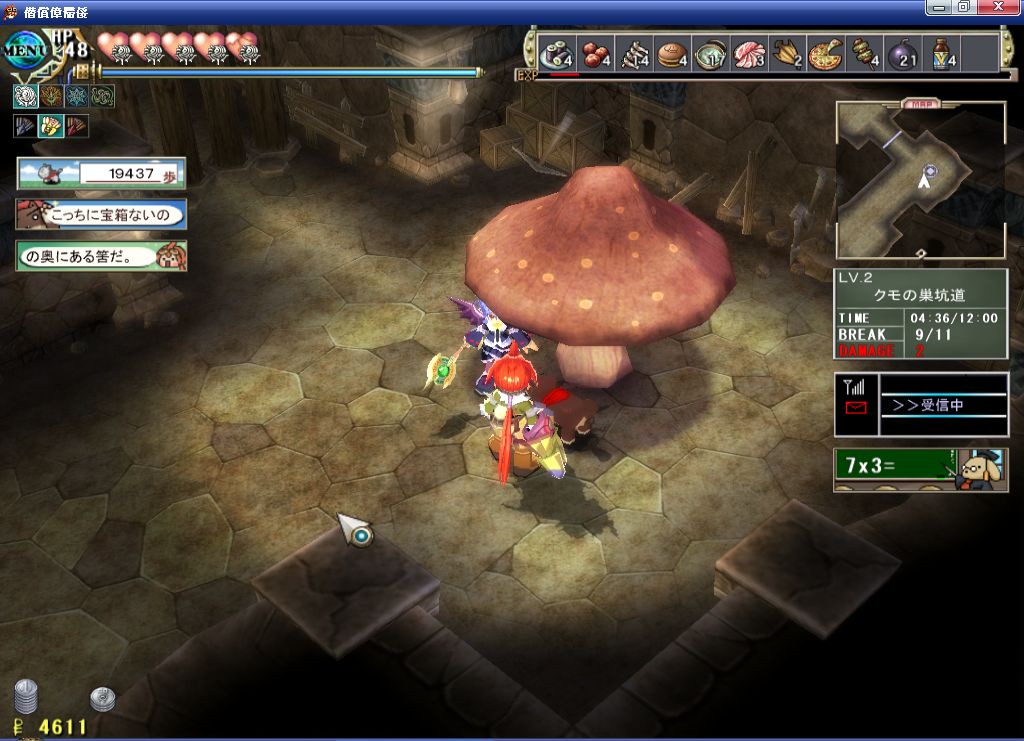The height and width of the screenshot is (741, 1024).
Task: Select the small dried fish item
Action: 633,53
